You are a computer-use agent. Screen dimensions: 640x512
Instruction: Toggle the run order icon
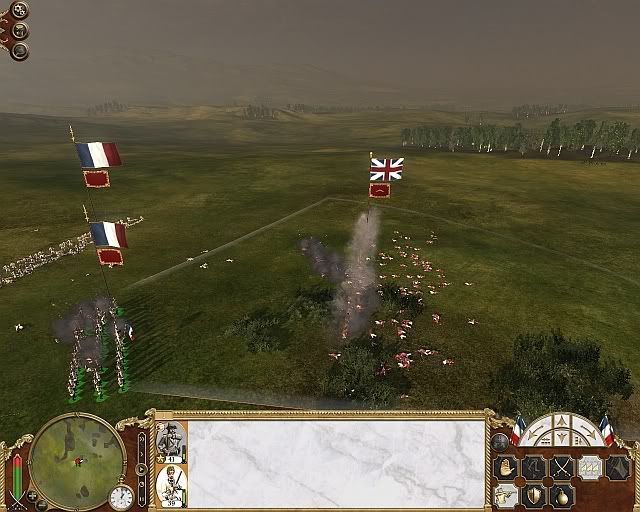pos(534,468)
